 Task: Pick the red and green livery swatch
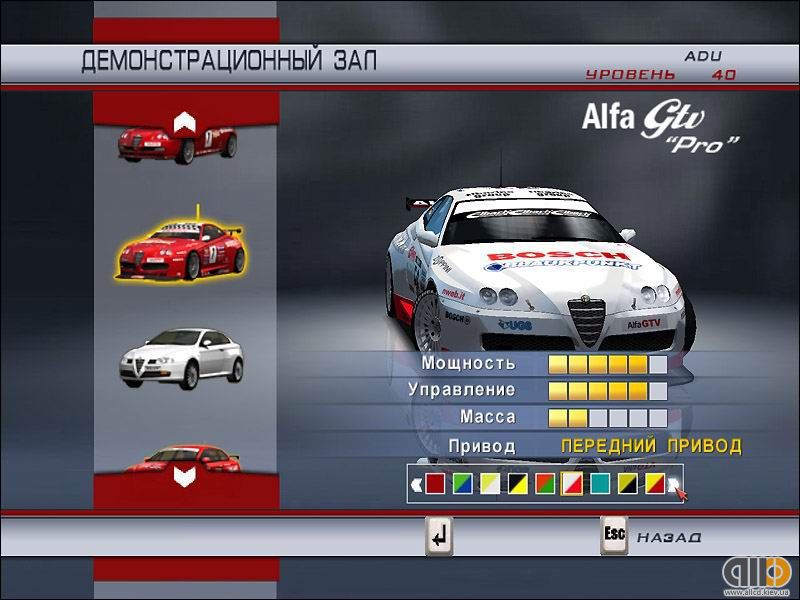pos(544,485)
